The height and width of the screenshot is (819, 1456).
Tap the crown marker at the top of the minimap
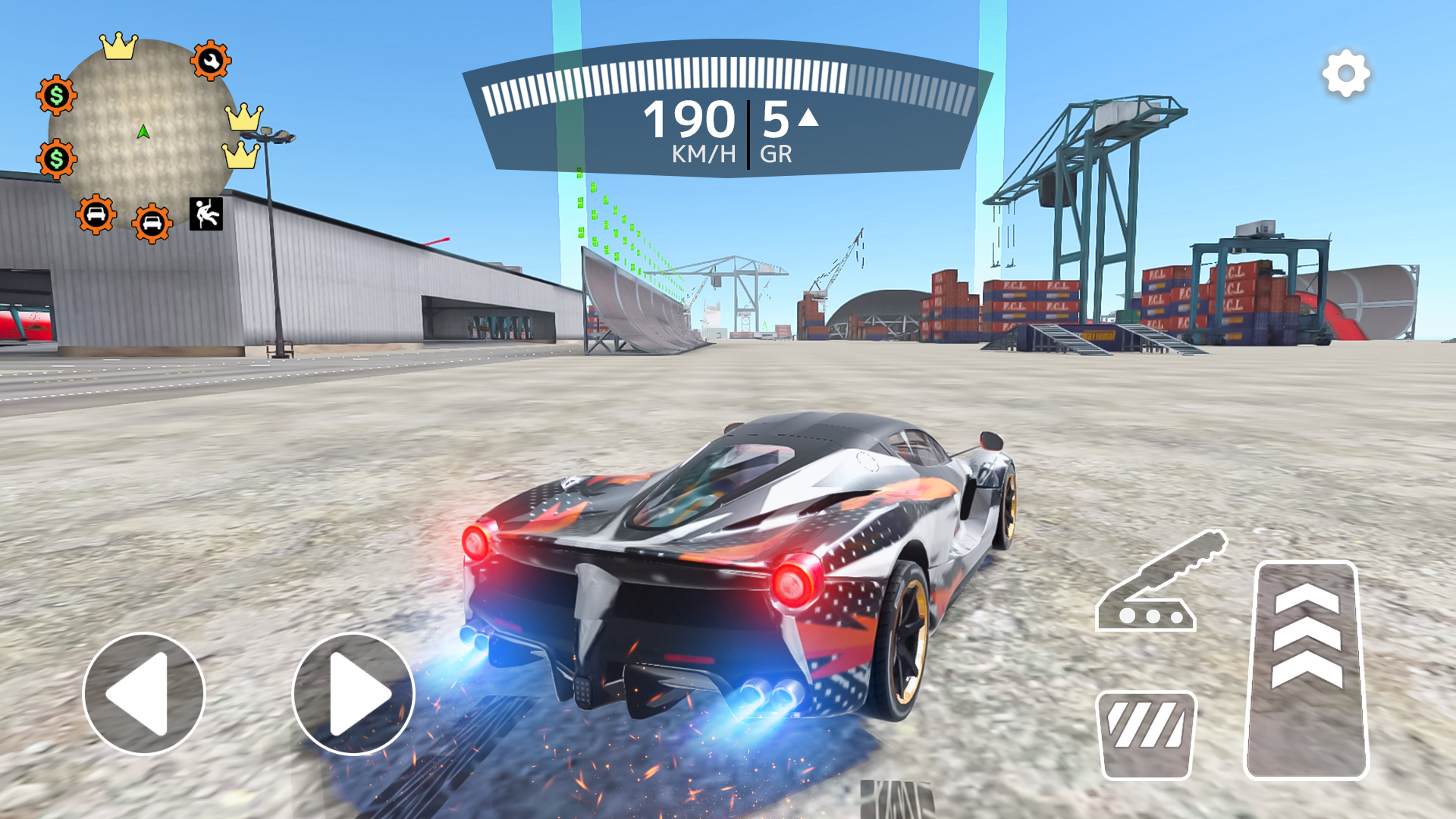(x=118, y=44)
